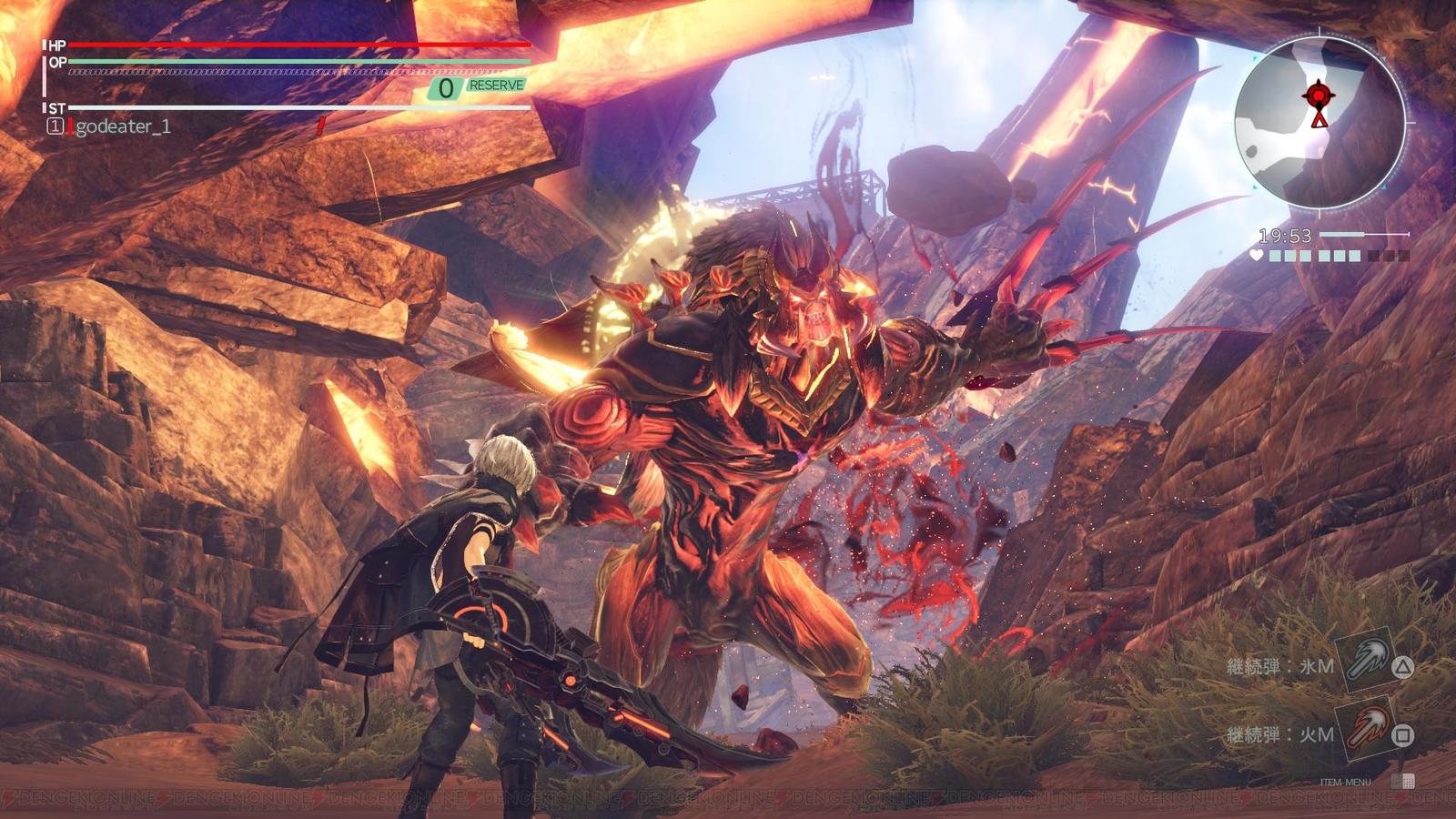Click the mission timer progress bar
Image resolution: width=1456 pixels, height=819 pixels.
[x=1364, y=235]
